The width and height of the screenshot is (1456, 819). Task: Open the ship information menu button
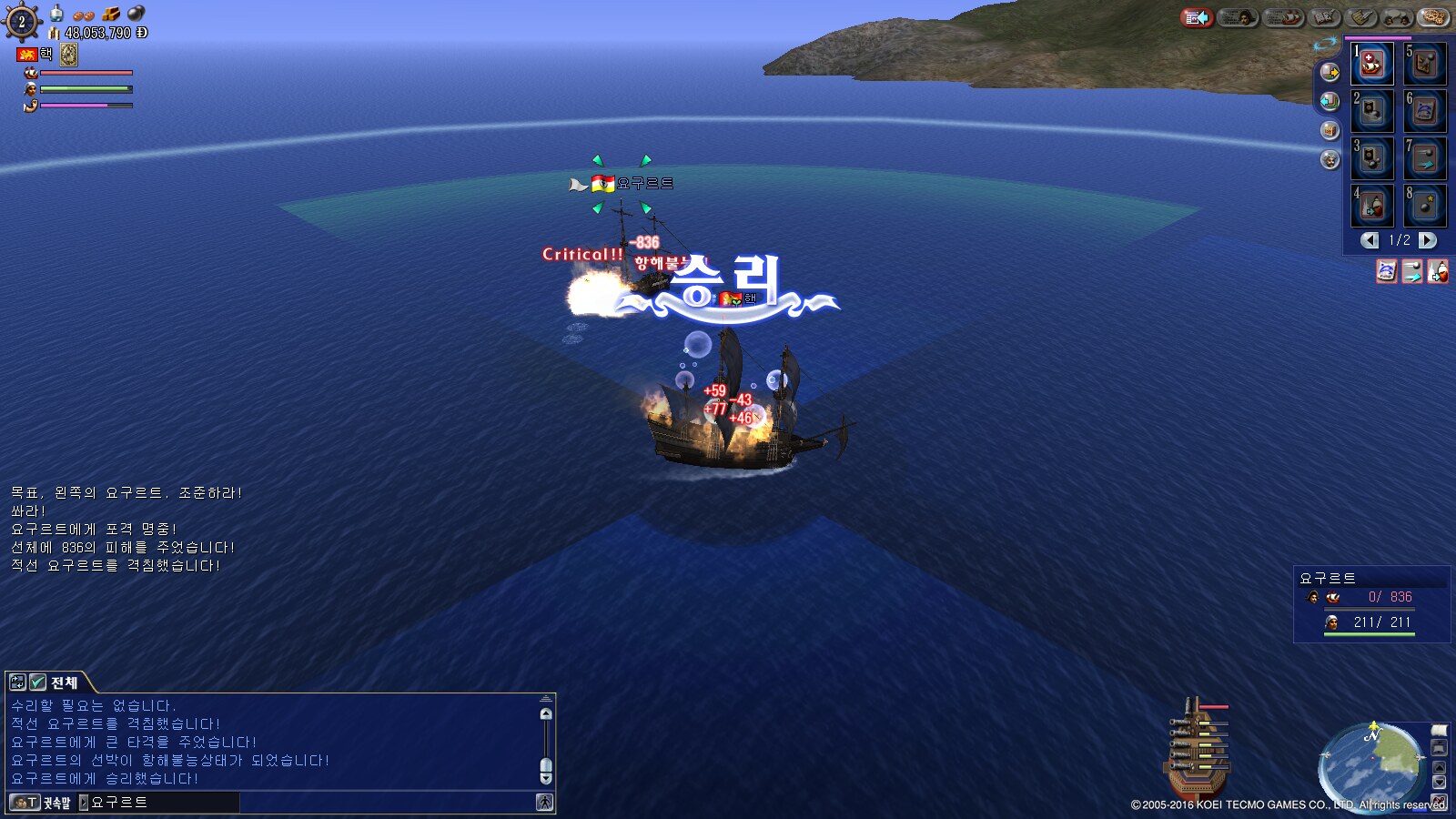tap(1284, 17)
